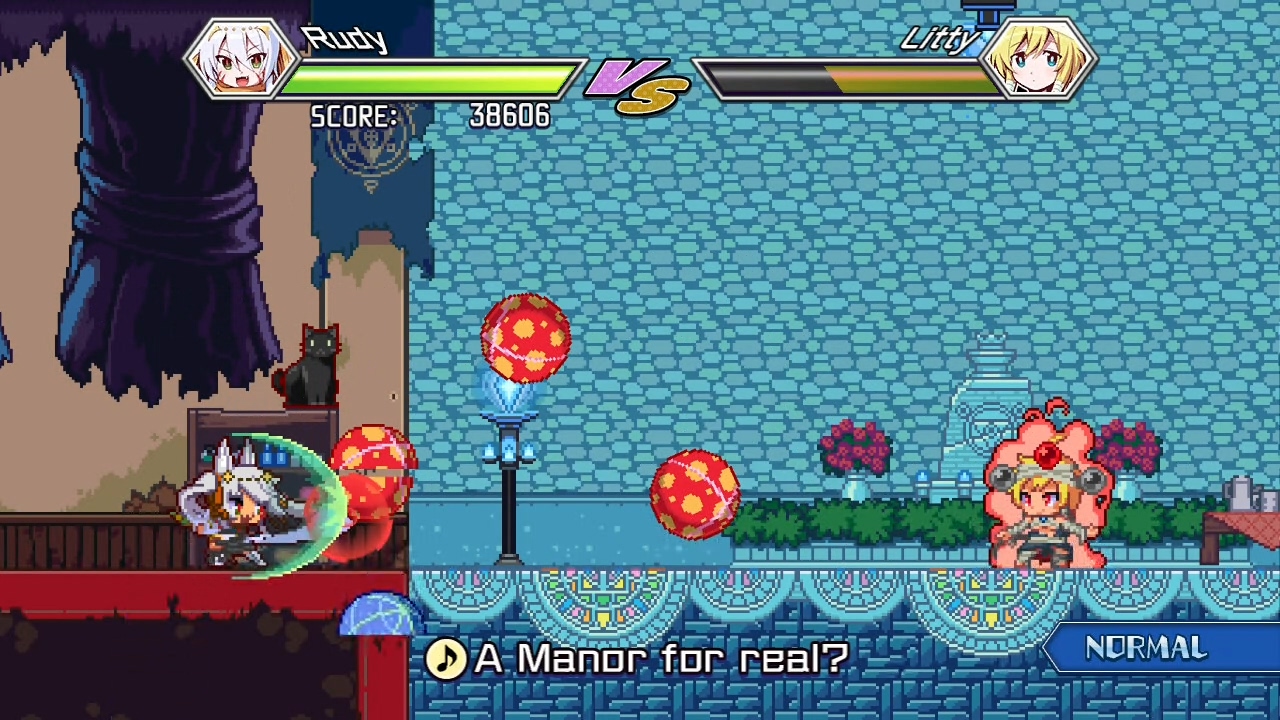1280x720 pixels.
Task: Expand the NORMAL difficulty banner
Action: tap(1150, 648)
